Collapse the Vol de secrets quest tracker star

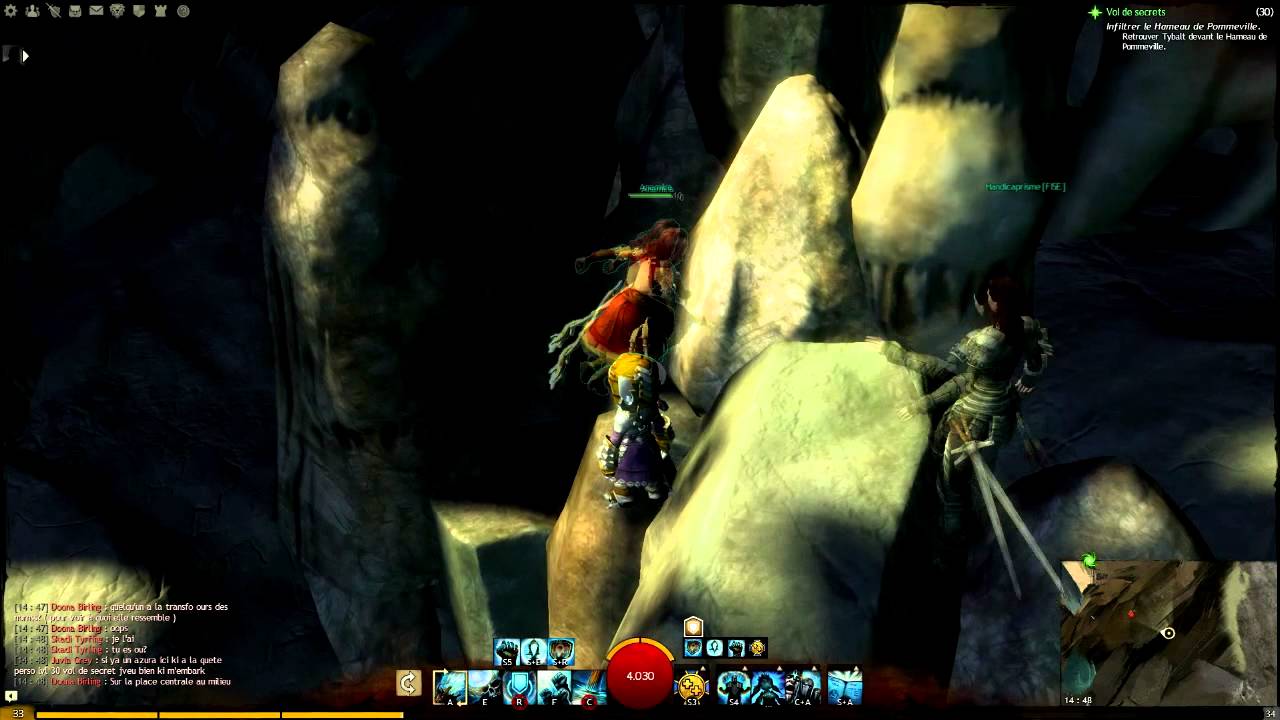coord(1097,12)
